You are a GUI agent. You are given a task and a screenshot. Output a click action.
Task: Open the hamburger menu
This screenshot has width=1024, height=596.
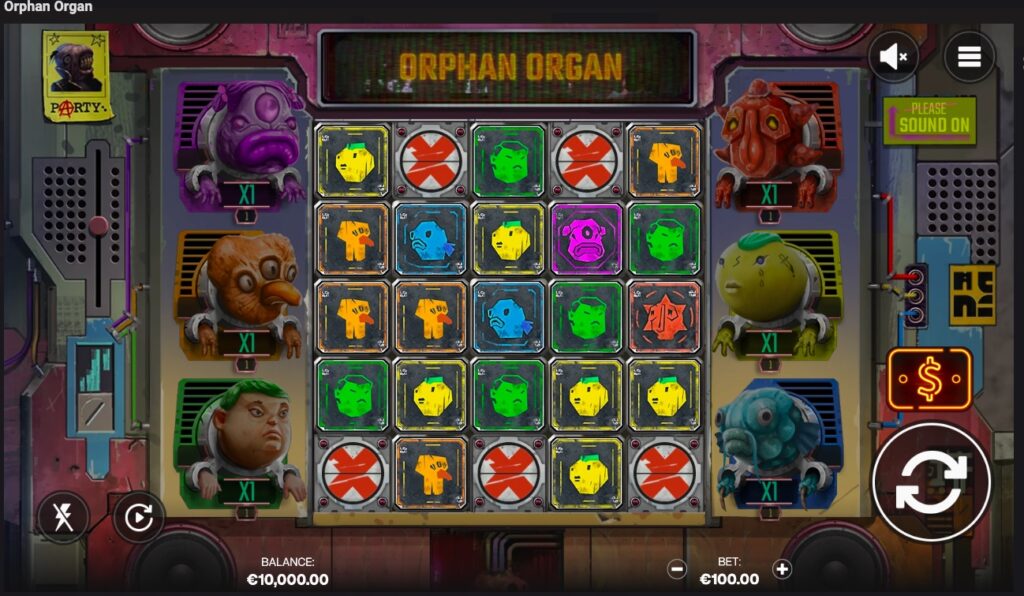[x=969, y=57]
